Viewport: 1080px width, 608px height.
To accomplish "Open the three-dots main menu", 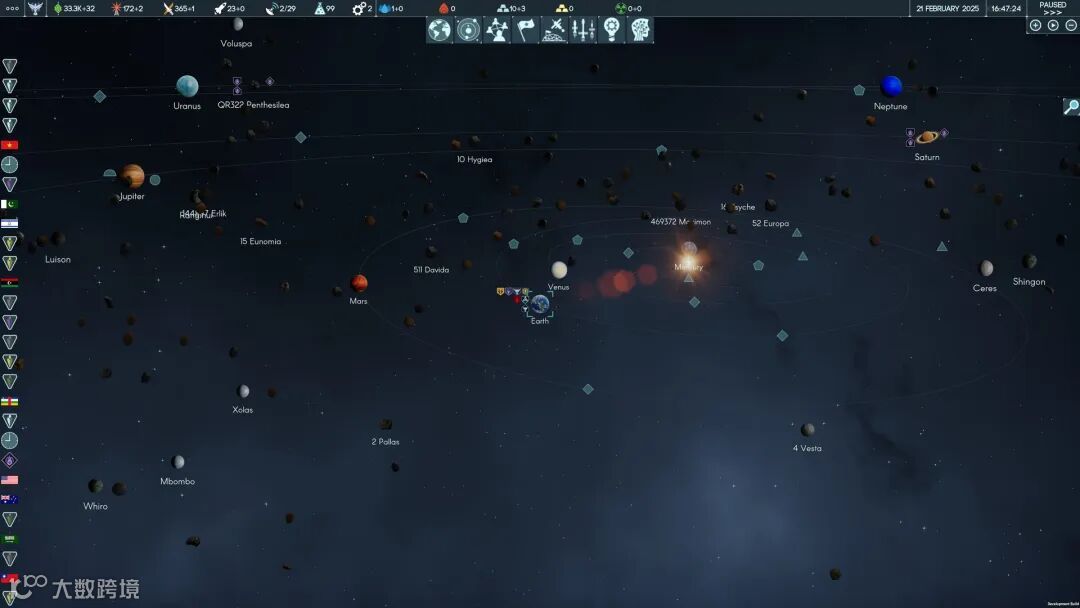I will coord(12,8).
